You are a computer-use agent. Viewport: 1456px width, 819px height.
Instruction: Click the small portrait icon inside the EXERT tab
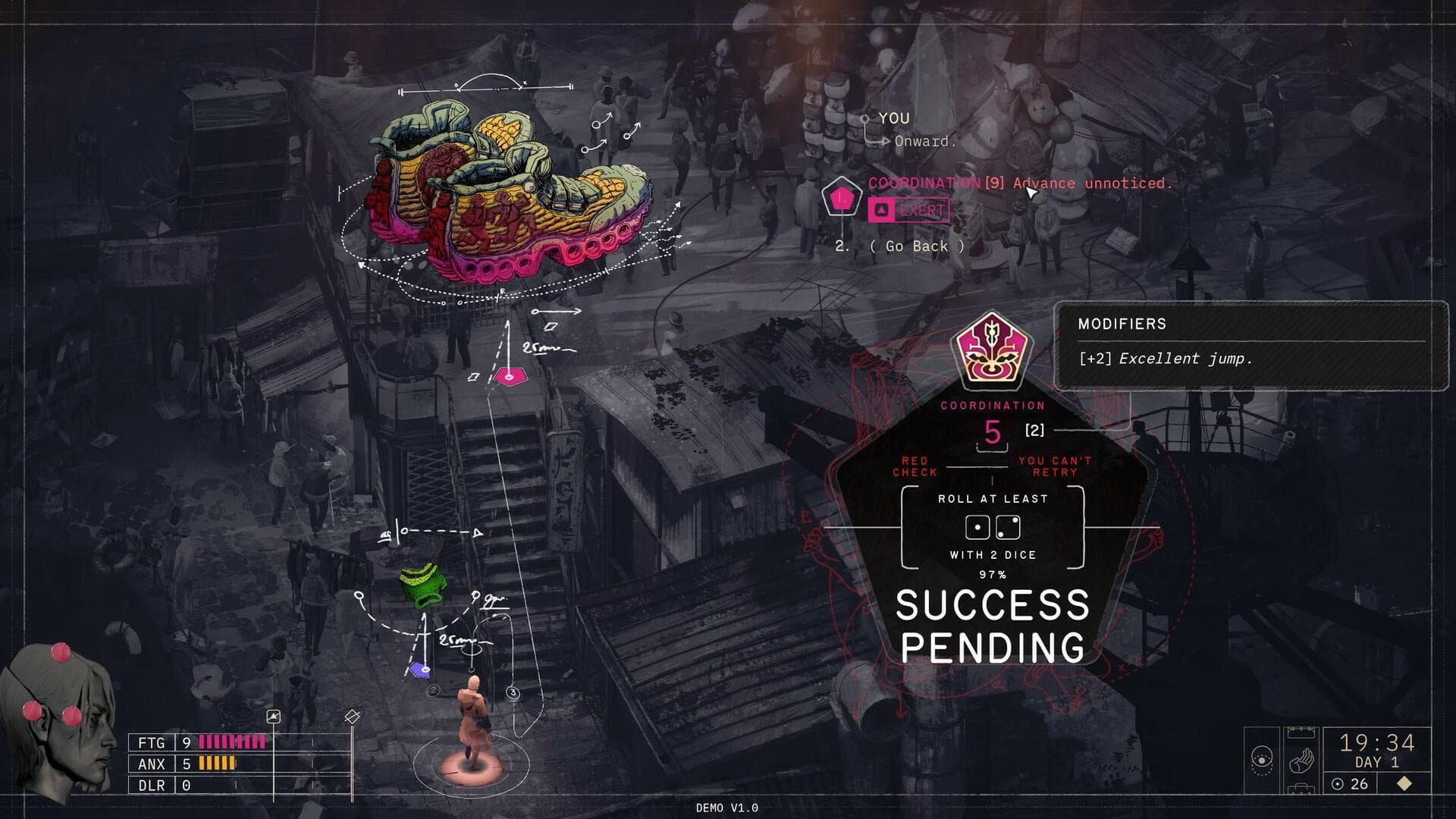tap(880, 209)
